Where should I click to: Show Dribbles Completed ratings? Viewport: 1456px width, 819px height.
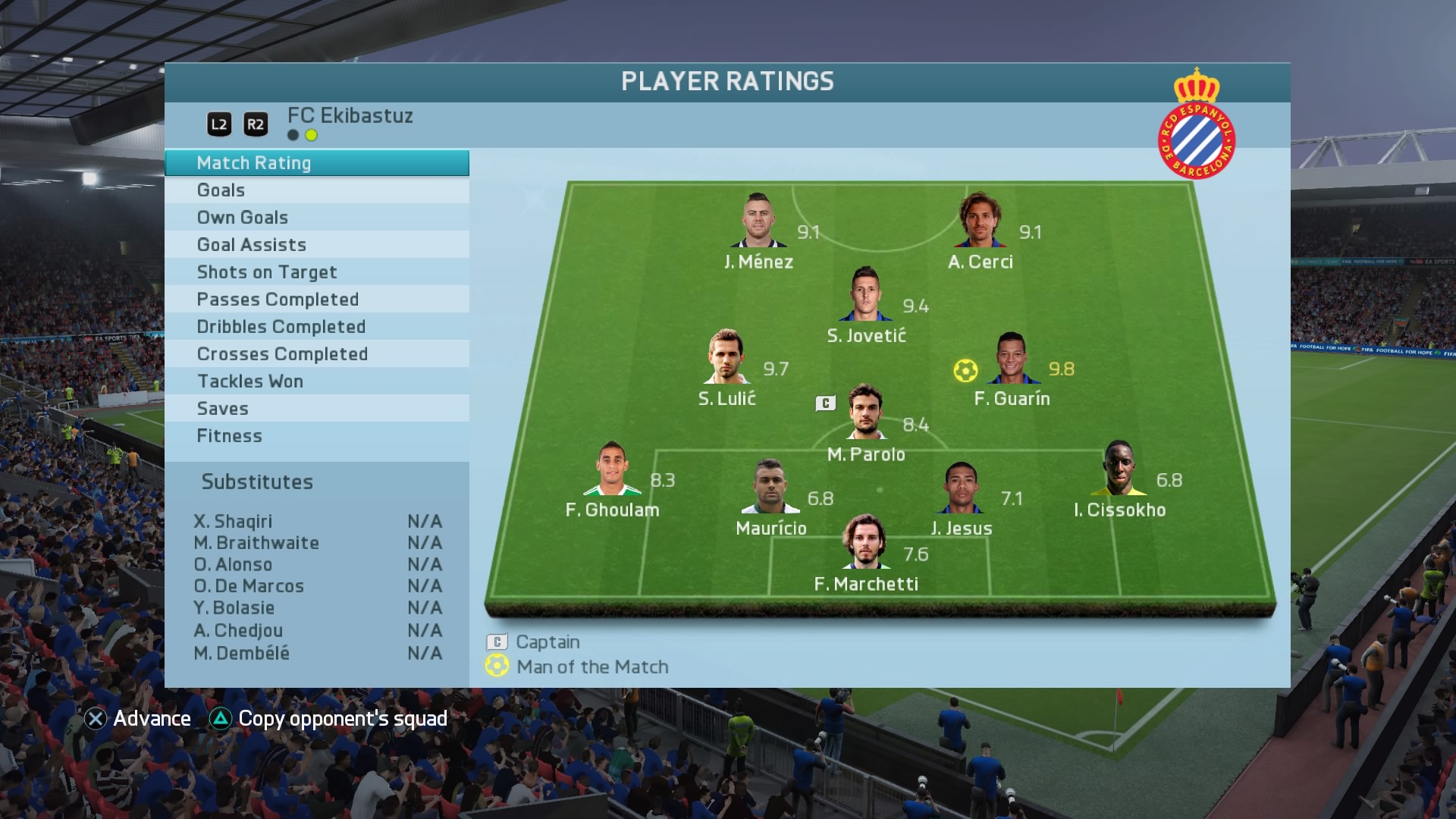[x=316, y=327]
